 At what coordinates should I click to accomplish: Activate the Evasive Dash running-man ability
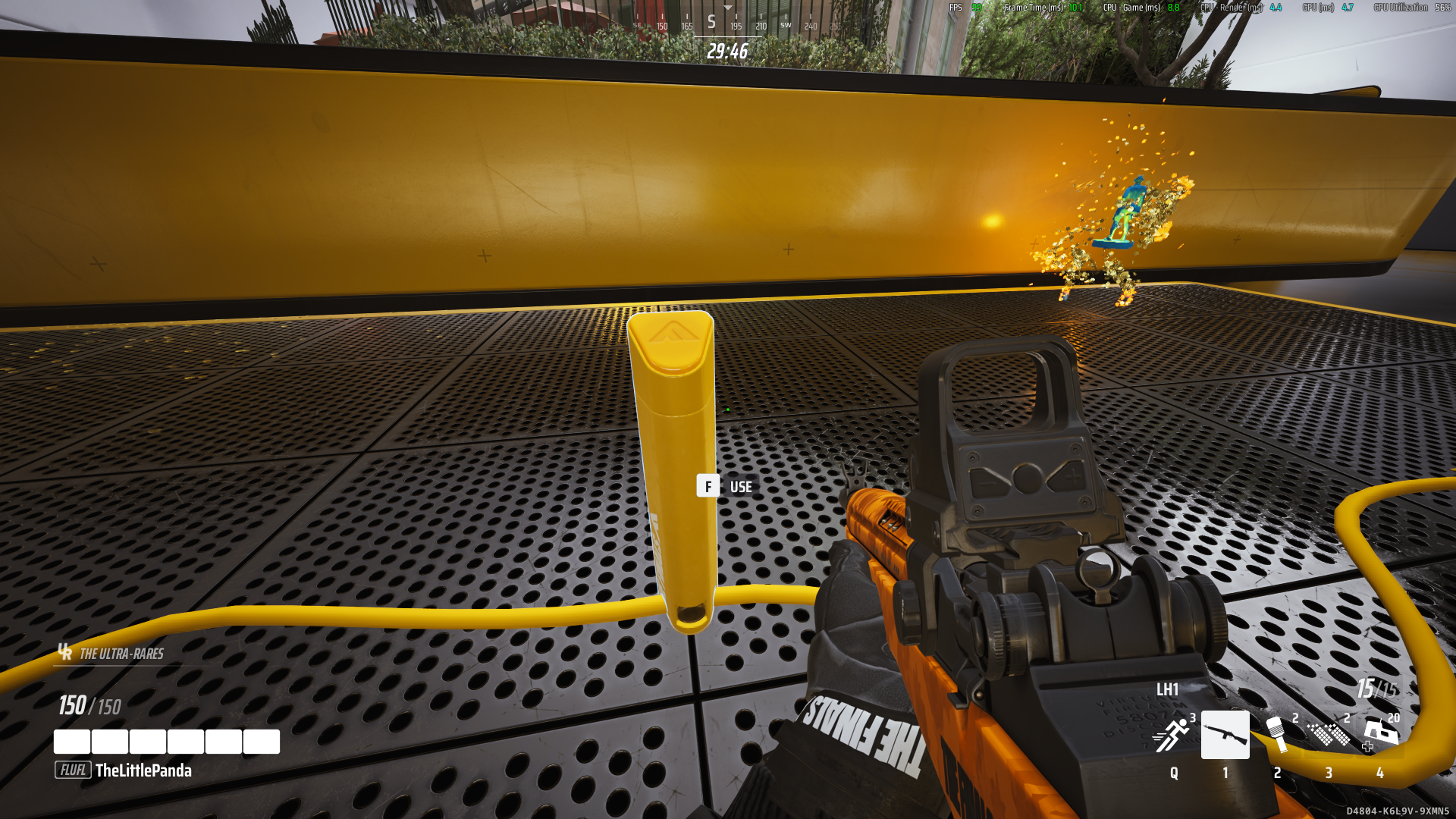1172,735
